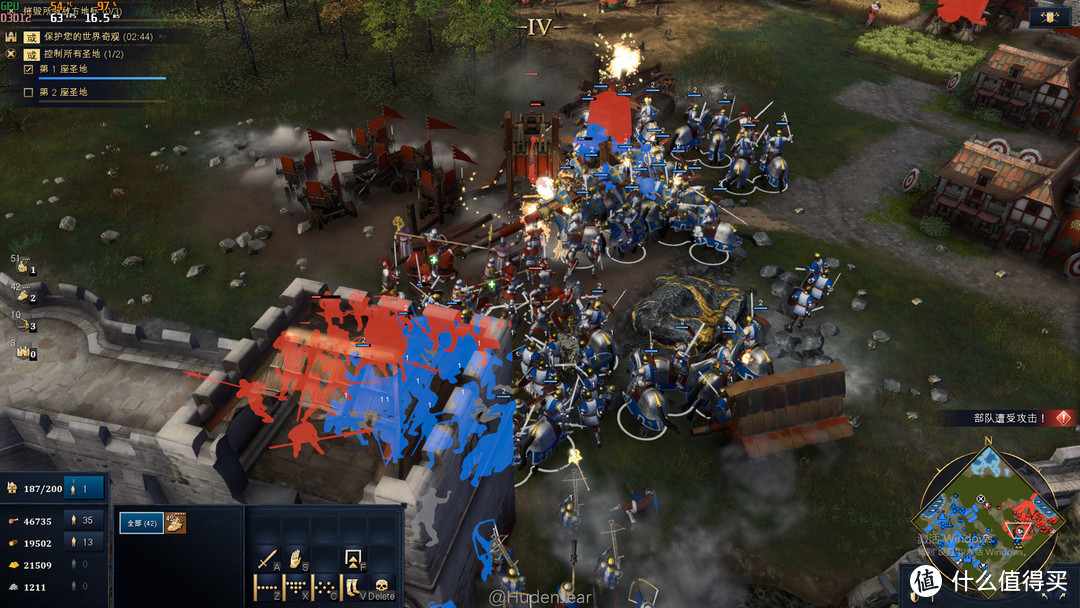
Task: Choose the hand stop command
Action: 296,559
